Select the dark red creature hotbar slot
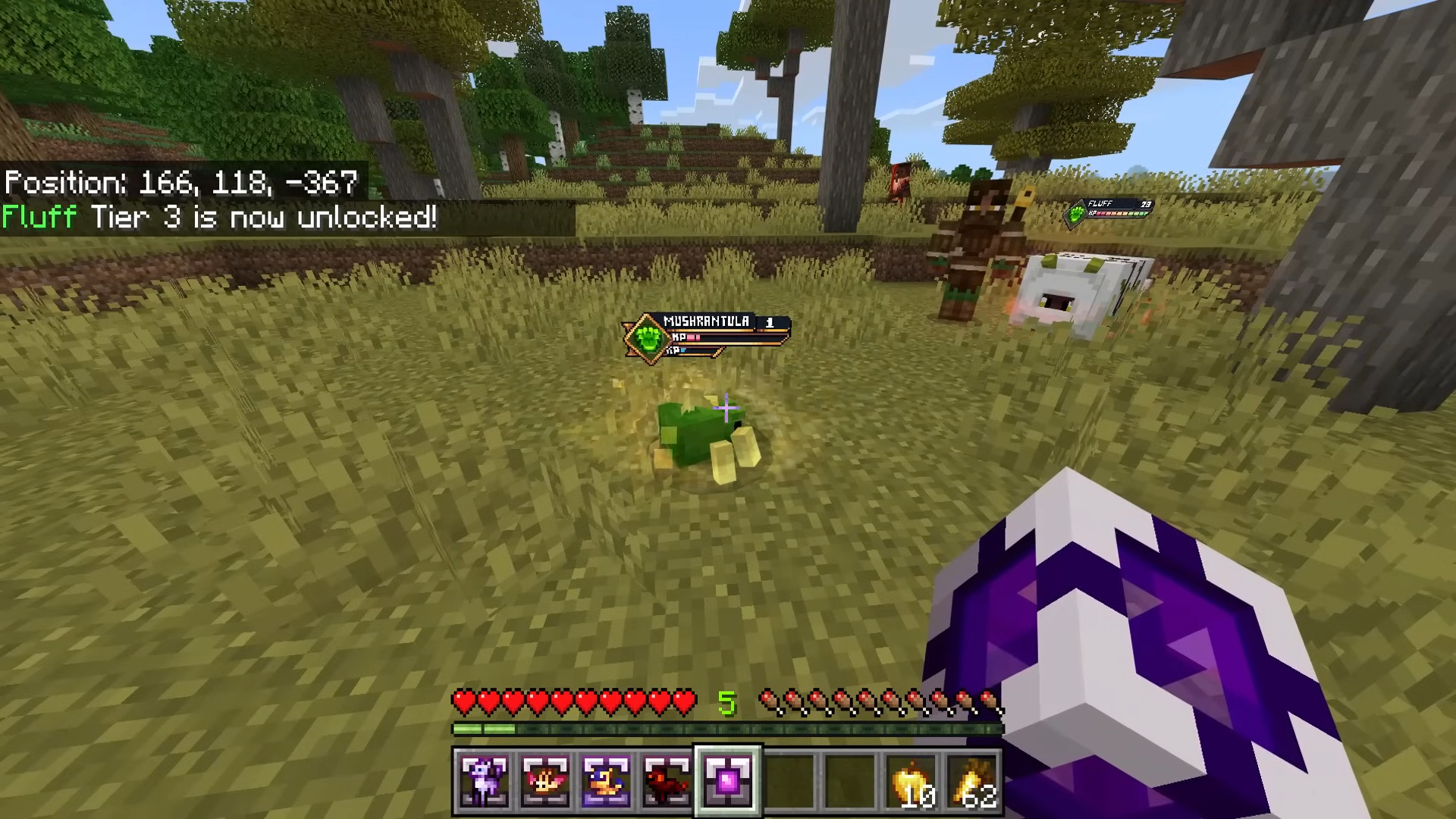Viewport: 1456px width, 819px height. [666, 780]
